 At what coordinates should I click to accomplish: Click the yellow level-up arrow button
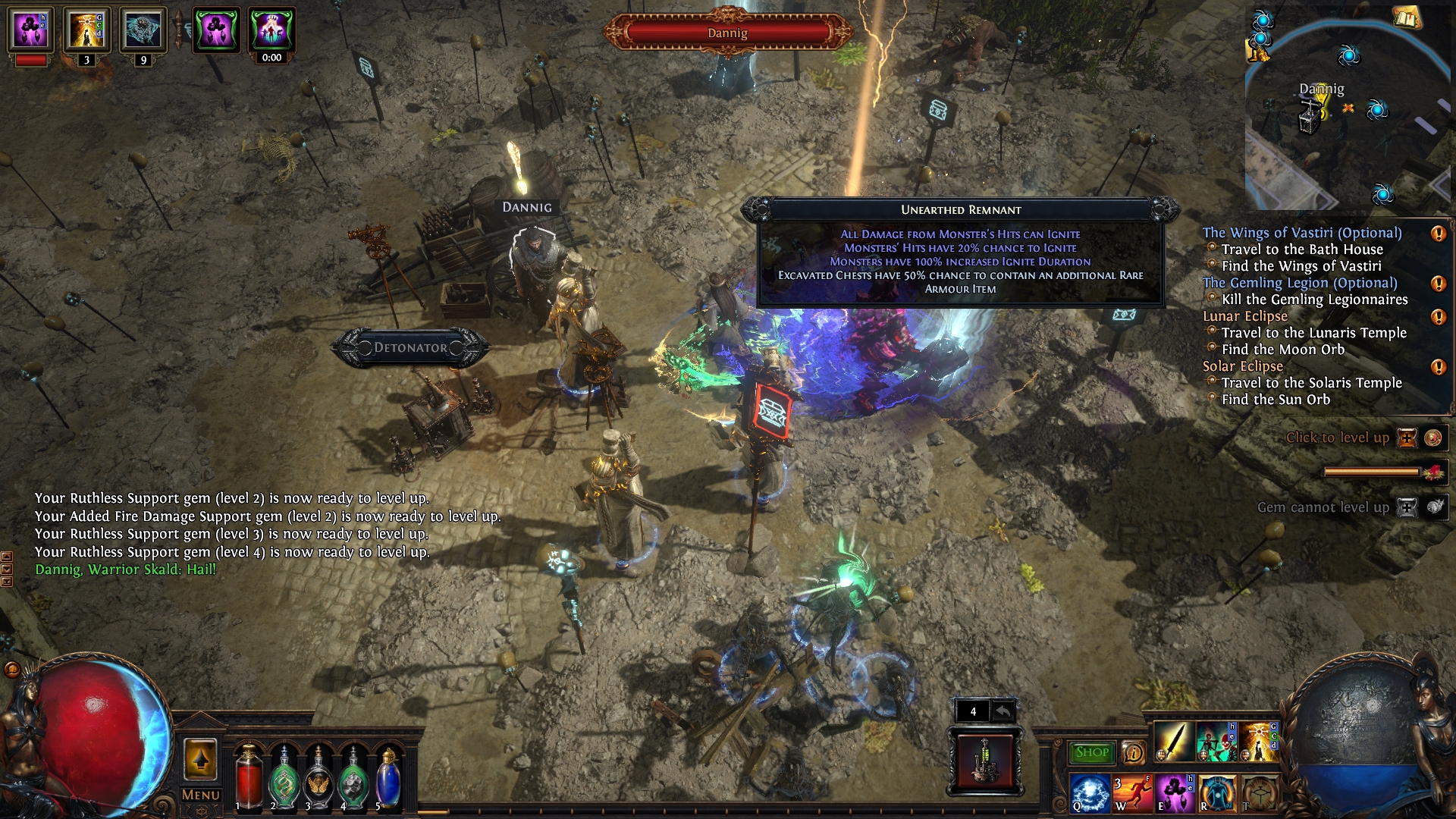click(x=200, y=759)
